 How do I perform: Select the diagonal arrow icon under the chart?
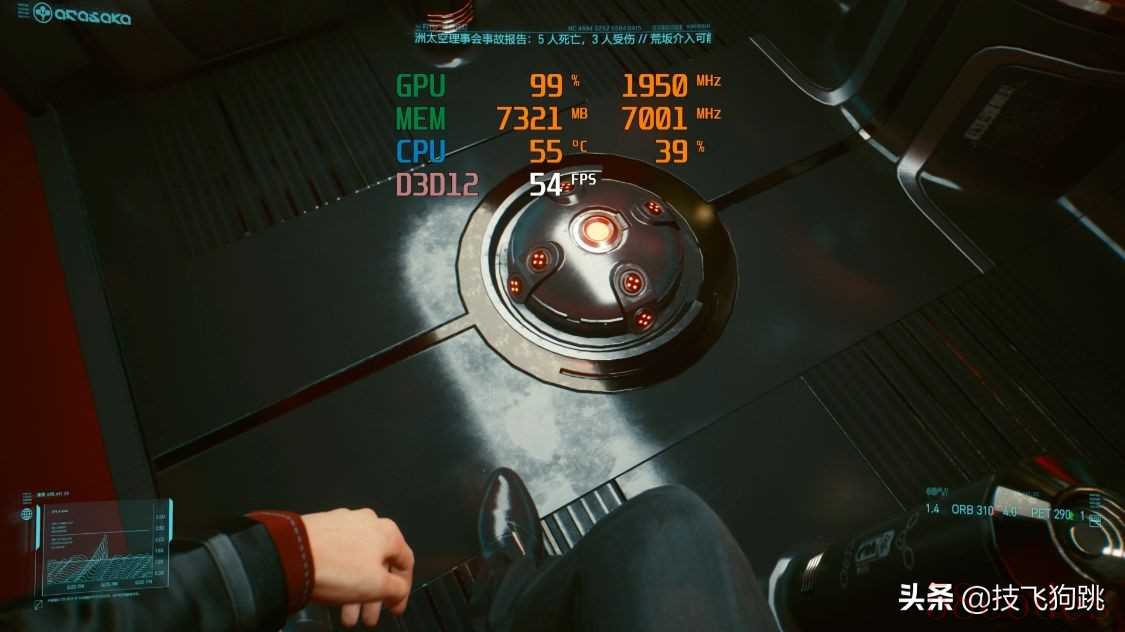[x=37, y=604]
